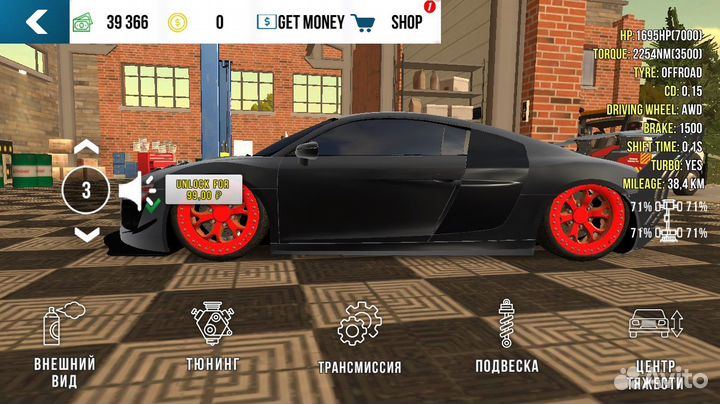This screenshot has height=404, width=720.
Task: Select previous car with up chevron
Action: point(87,147)
